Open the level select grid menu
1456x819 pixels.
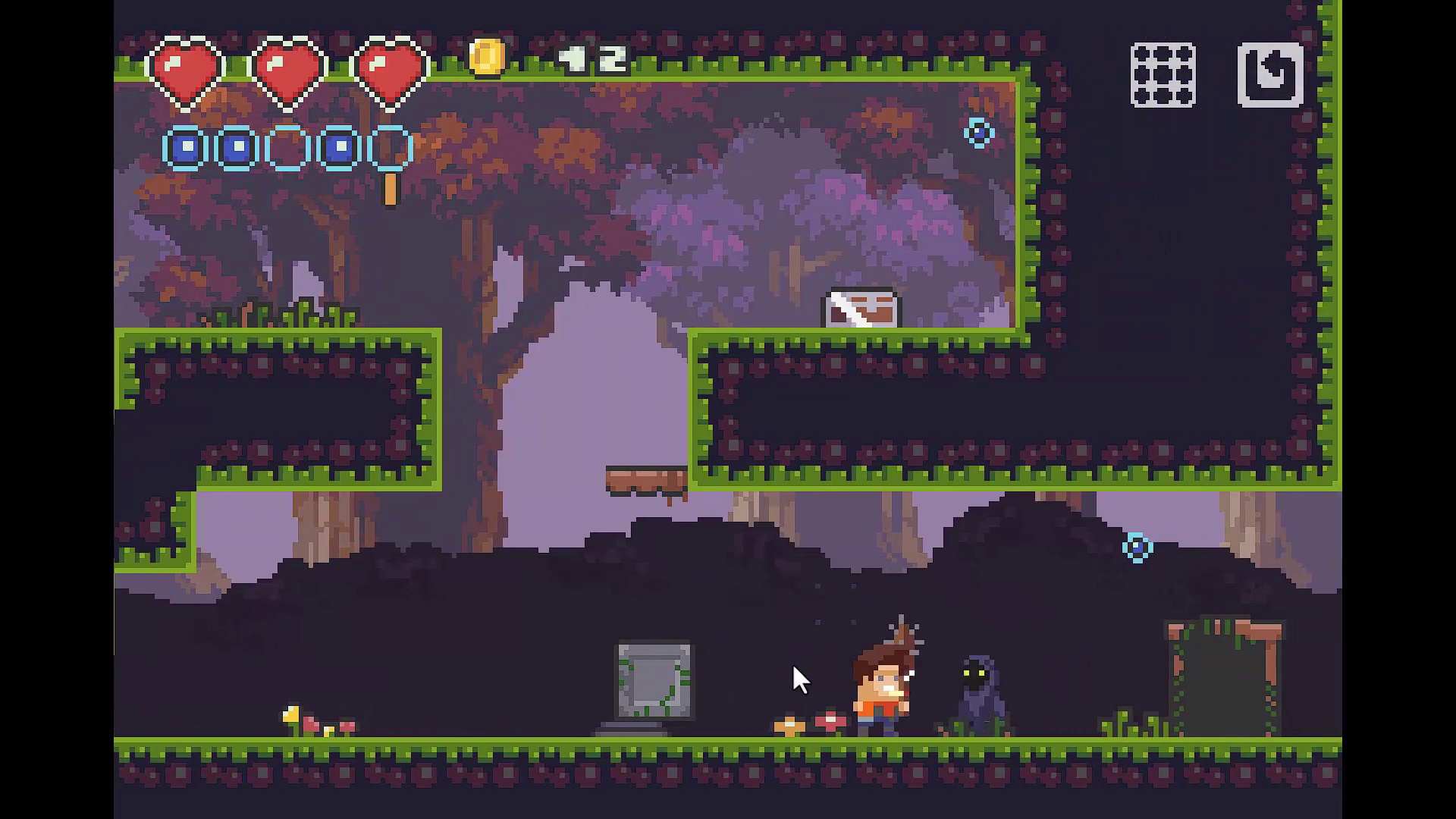click(x=1163, y=75)
